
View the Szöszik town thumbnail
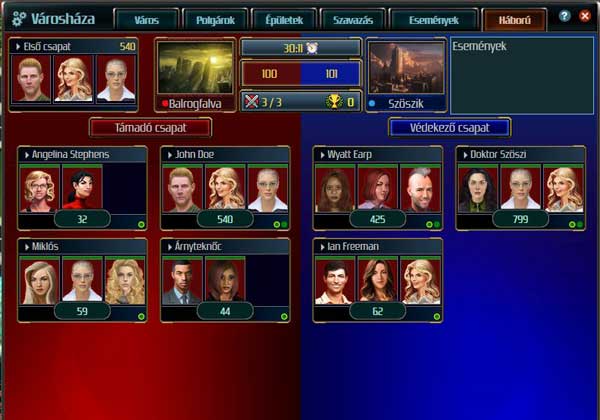[405, 68]
